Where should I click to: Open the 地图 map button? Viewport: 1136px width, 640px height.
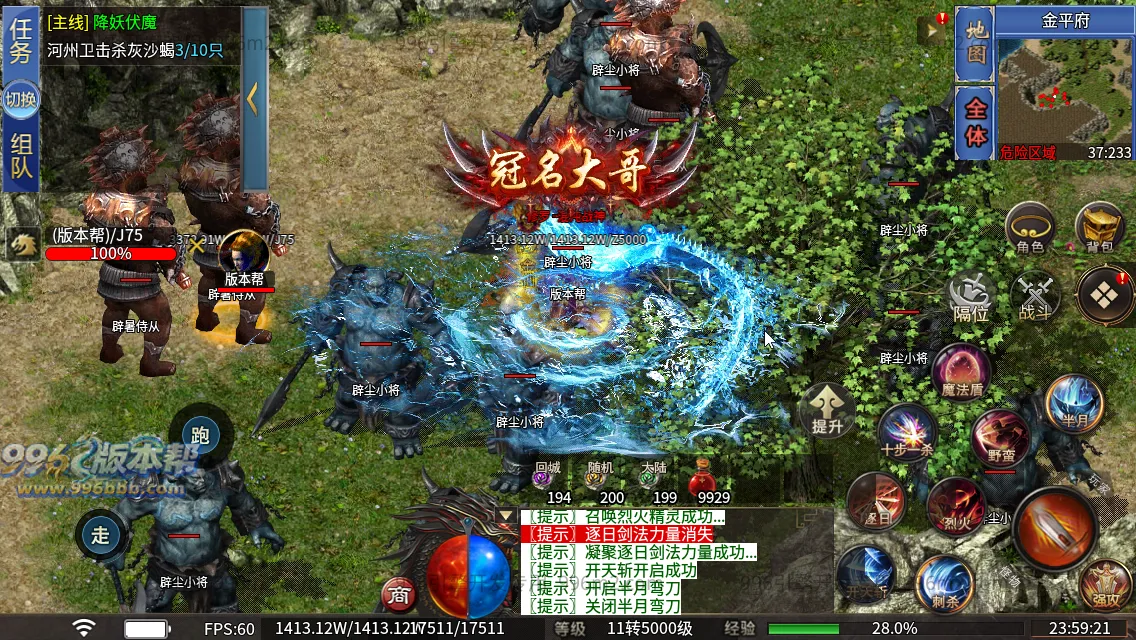(x=973, y=44)
